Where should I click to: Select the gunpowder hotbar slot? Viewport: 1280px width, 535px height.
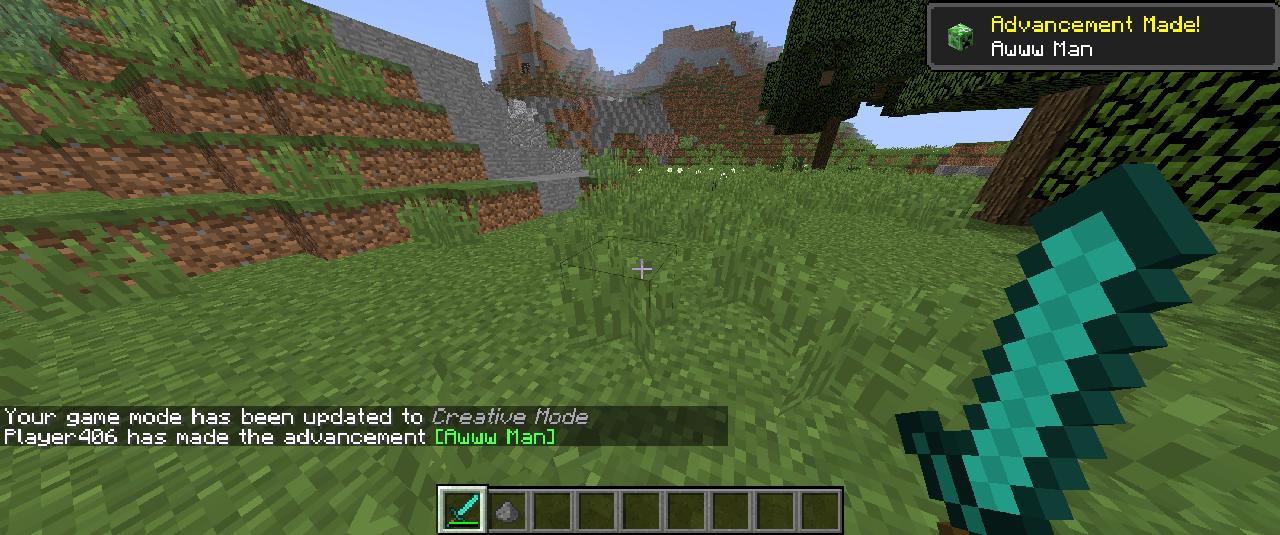(507, 510)
